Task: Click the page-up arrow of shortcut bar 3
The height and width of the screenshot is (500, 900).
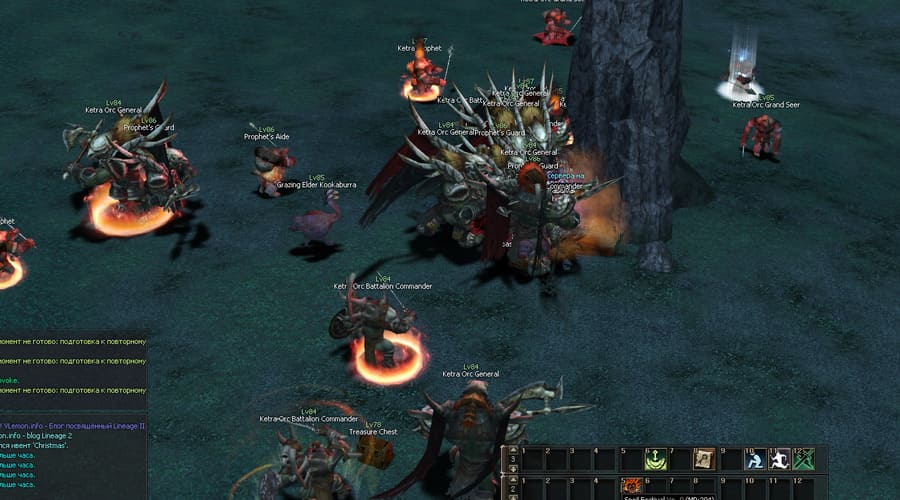Action: [x=514, y=451]
